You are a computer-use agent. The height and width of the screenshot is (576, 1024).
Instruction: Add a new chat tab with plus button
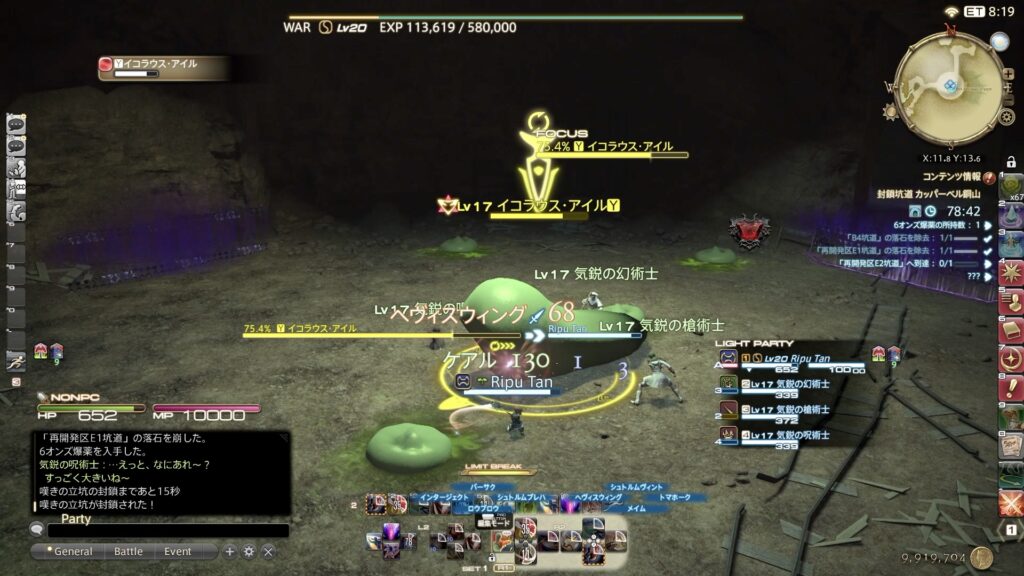[x=230, y=551]
